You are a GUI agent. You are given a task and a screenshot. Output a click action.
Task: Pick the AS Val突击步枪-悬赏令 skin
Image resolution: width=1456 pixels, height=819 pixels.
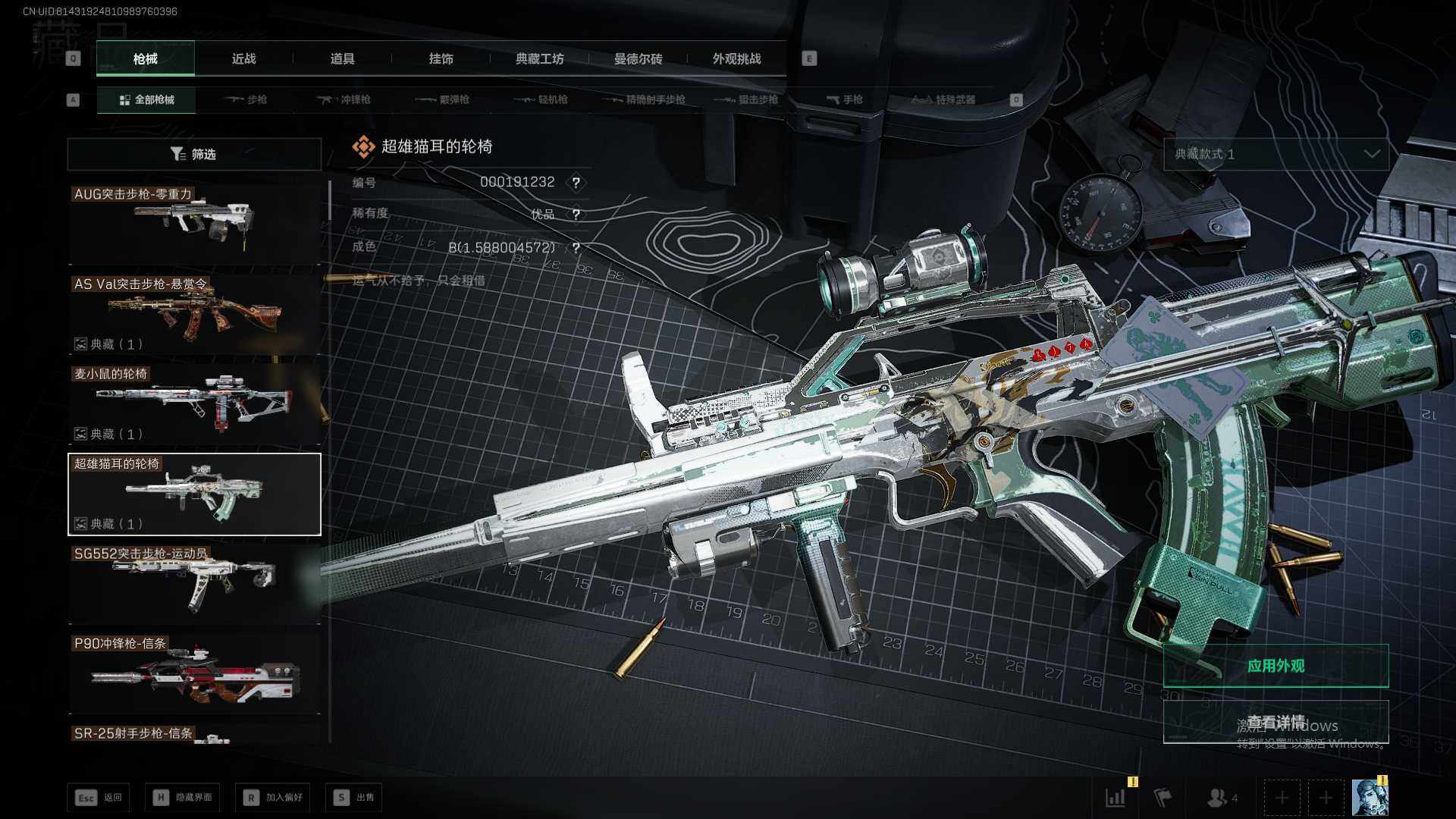[194, 313]
